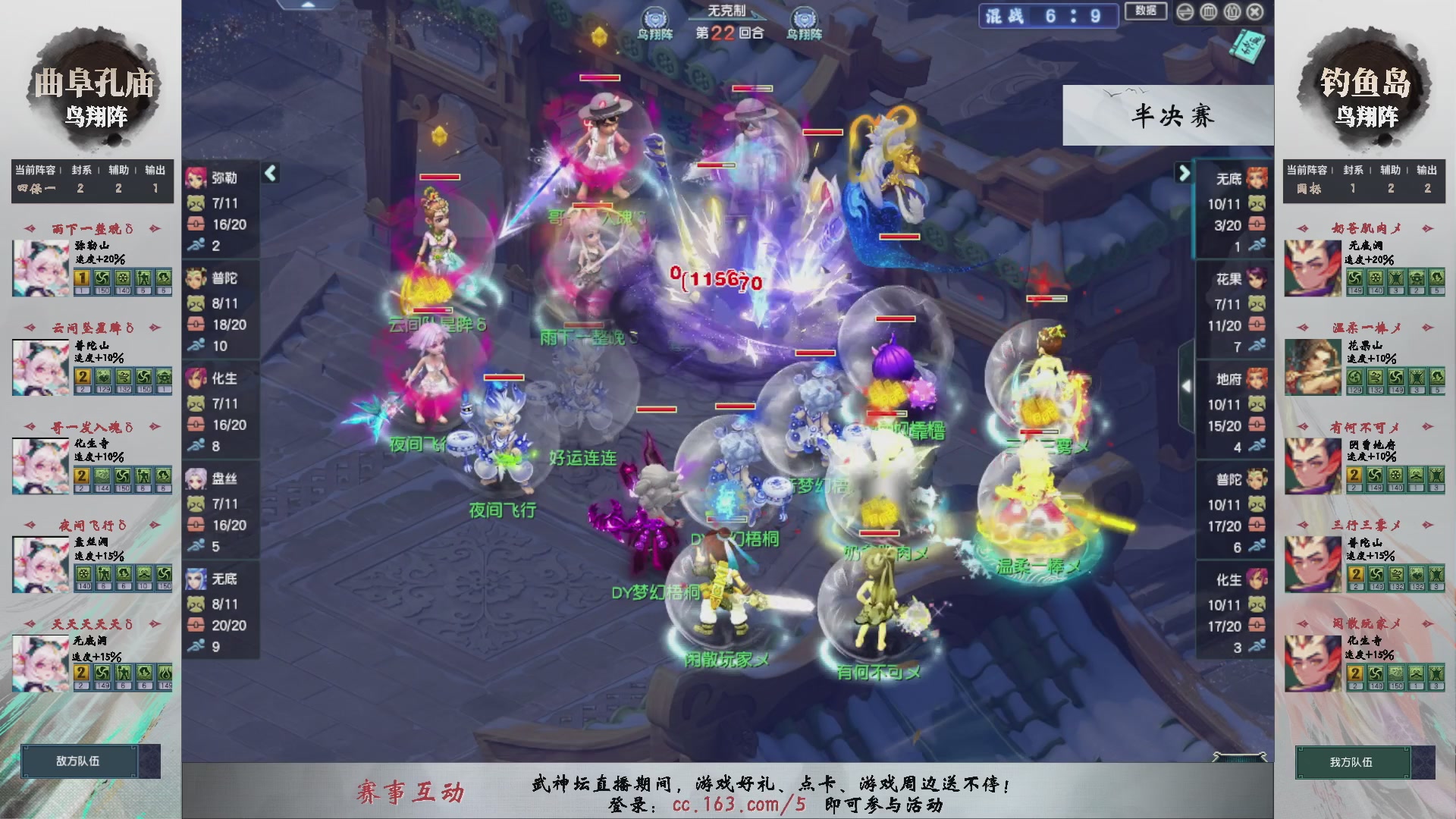This screenshot has width=1456, height=819.
Task: Select 盘丝's portrait in the left unit list
Action: click(196, 478)
